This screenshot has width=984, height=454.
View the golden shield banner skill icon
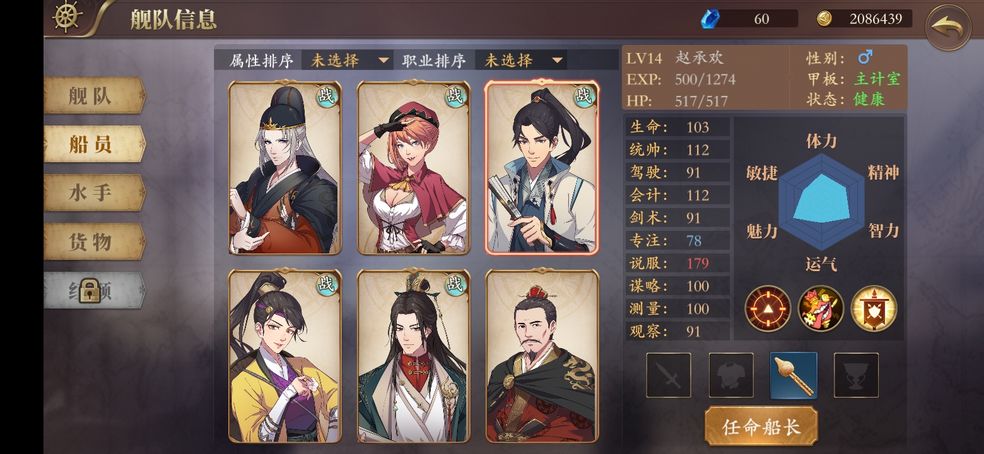(x=873, y=309)
